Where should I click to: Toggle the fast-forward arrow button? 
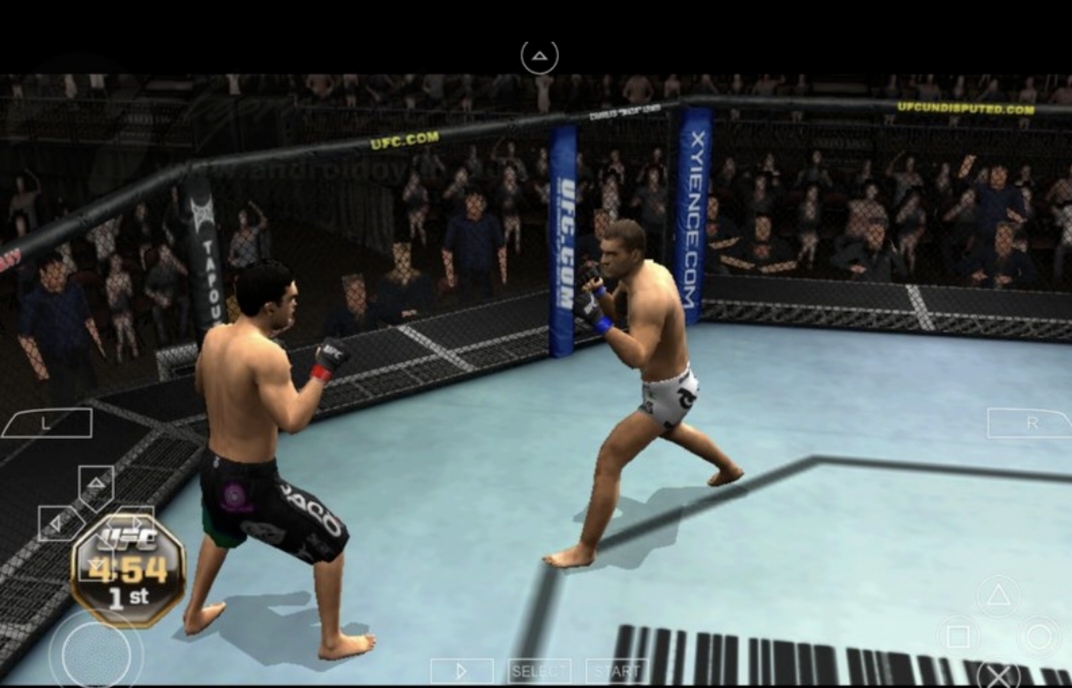(462, 671)
